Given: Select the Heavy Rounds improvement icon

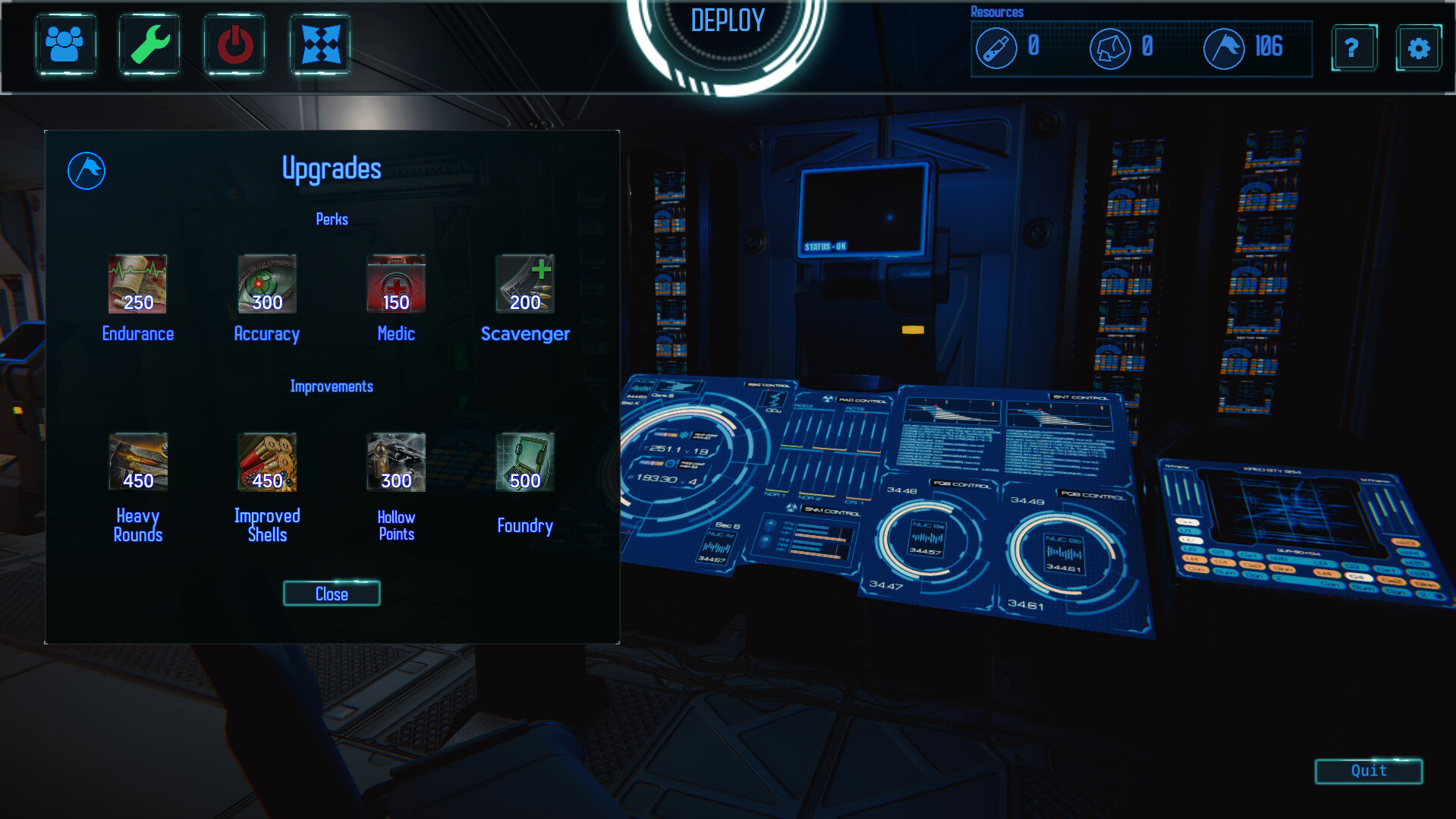Looking at the screenshot, I should (137, 463).
